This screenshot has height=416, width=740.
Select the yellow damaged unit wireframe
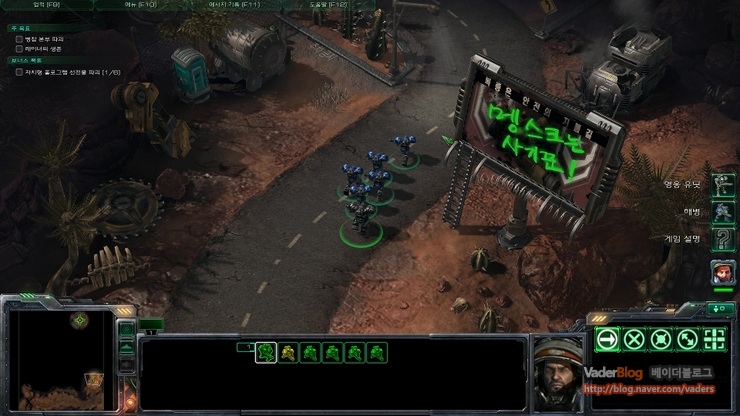point(289,352)
